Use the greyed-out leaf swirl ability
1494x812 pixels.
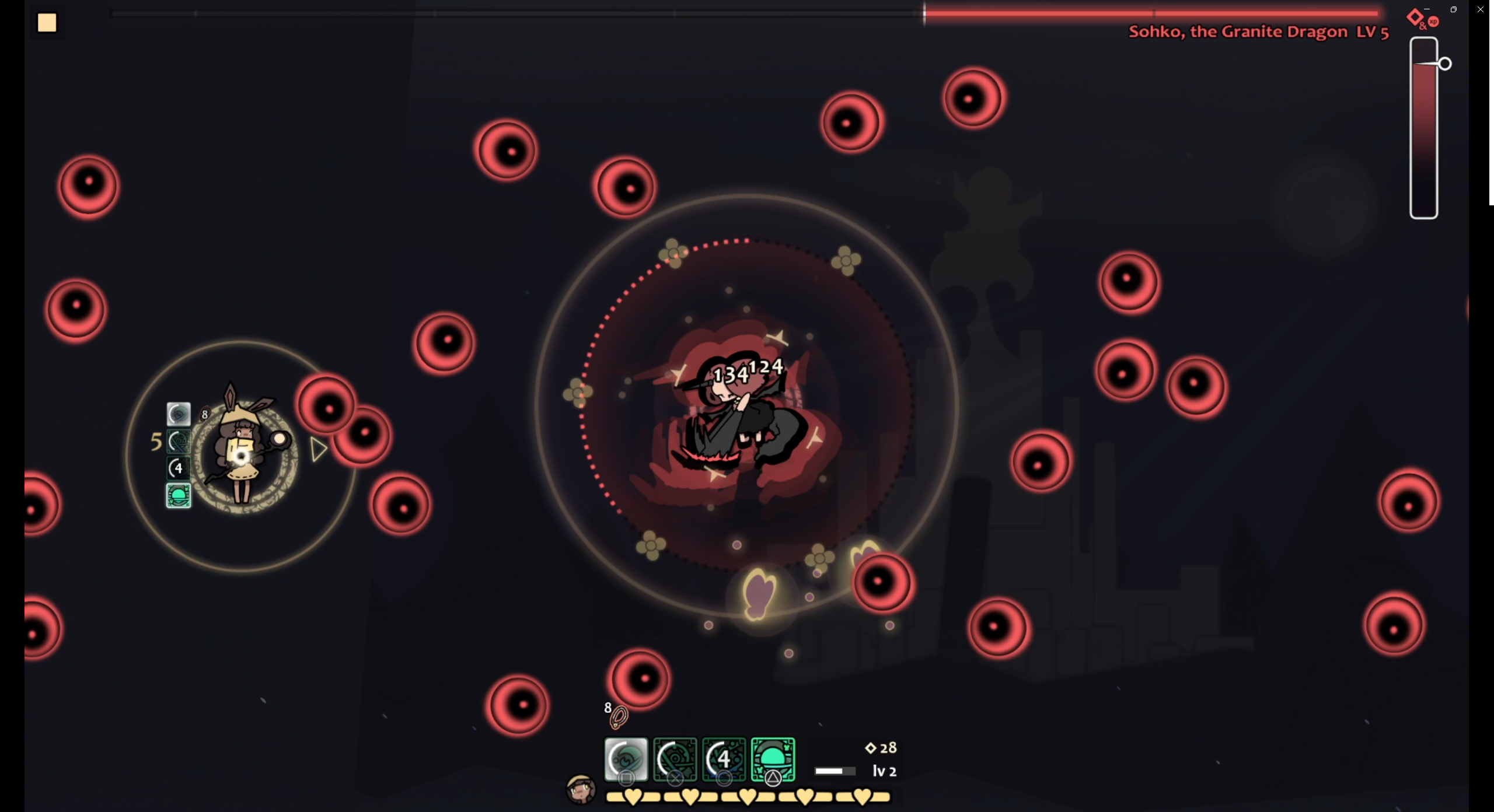click(x=626, y=759)
